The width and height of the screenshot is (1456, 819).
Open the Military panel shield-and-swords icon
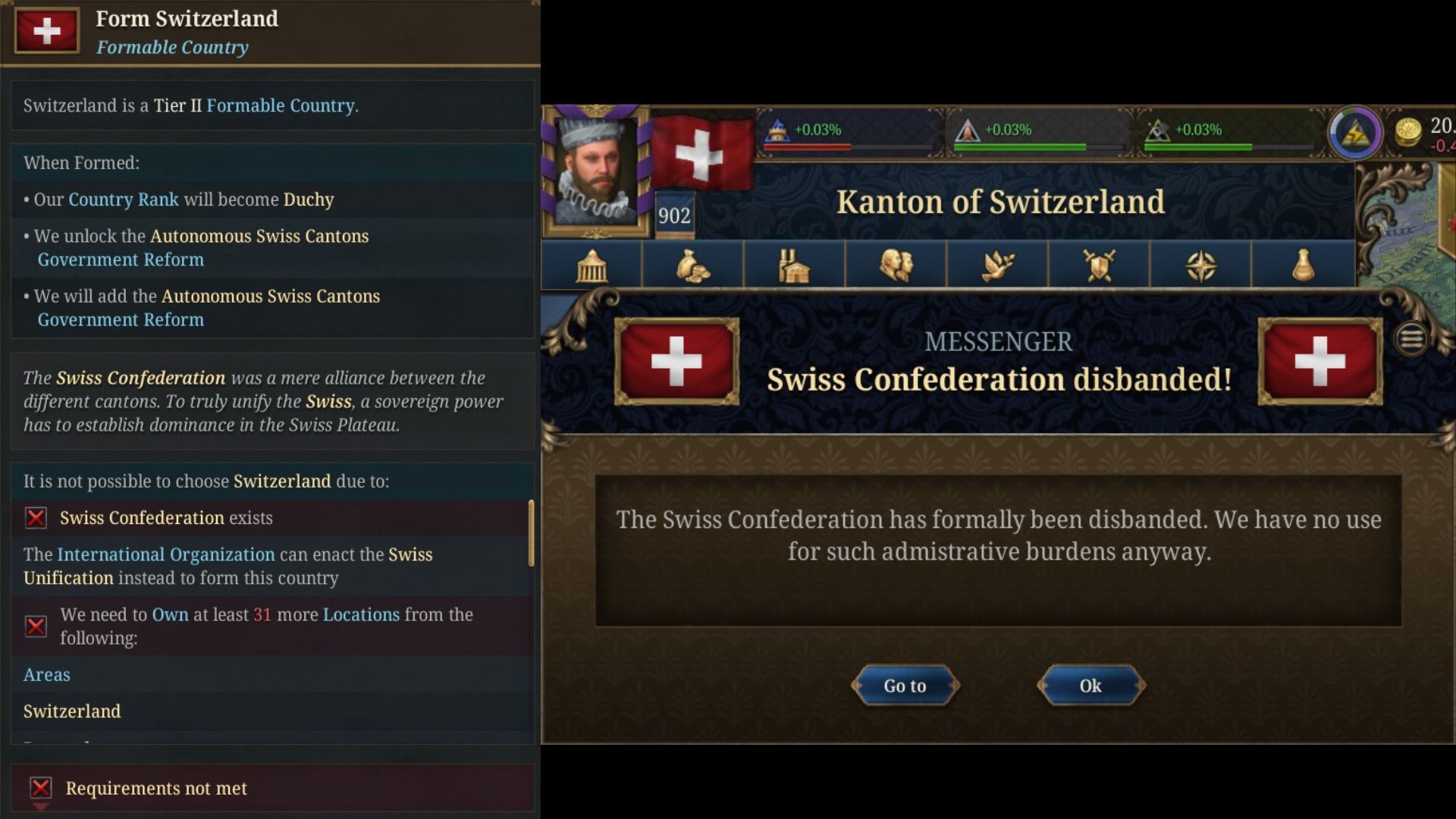pyautogui.click(x=1100, y=264)
